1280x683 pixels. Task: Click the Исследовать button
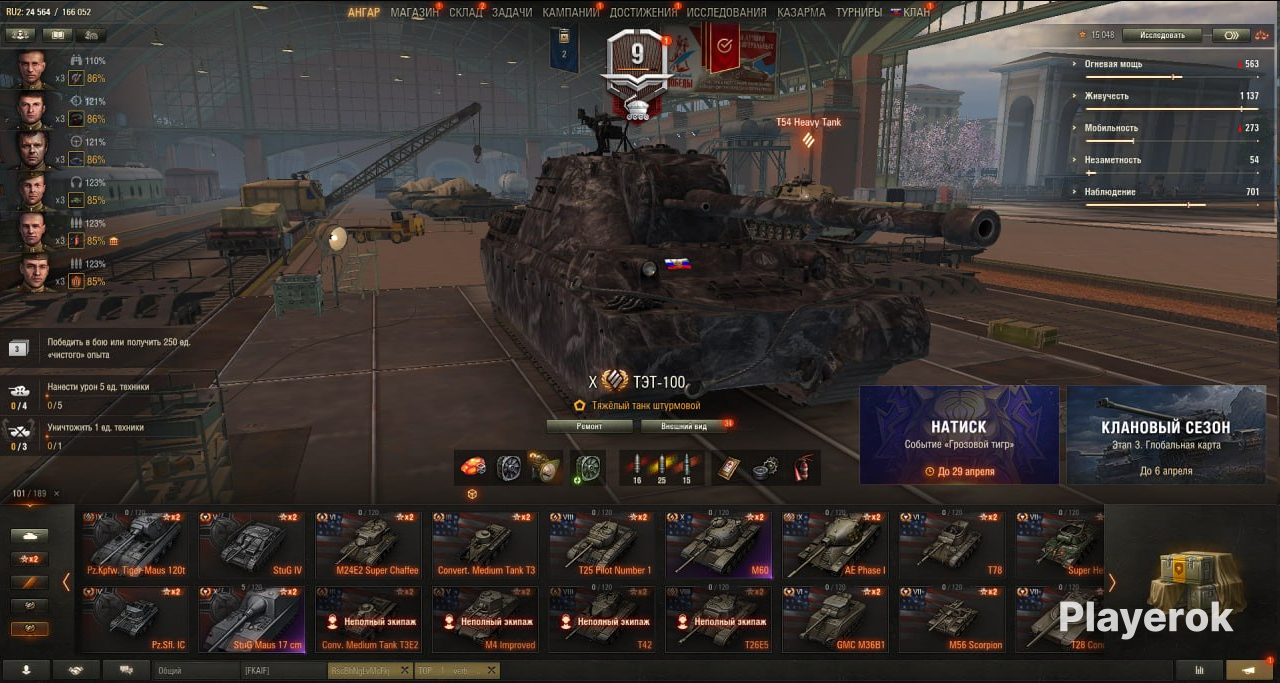tap(1161, 35)
